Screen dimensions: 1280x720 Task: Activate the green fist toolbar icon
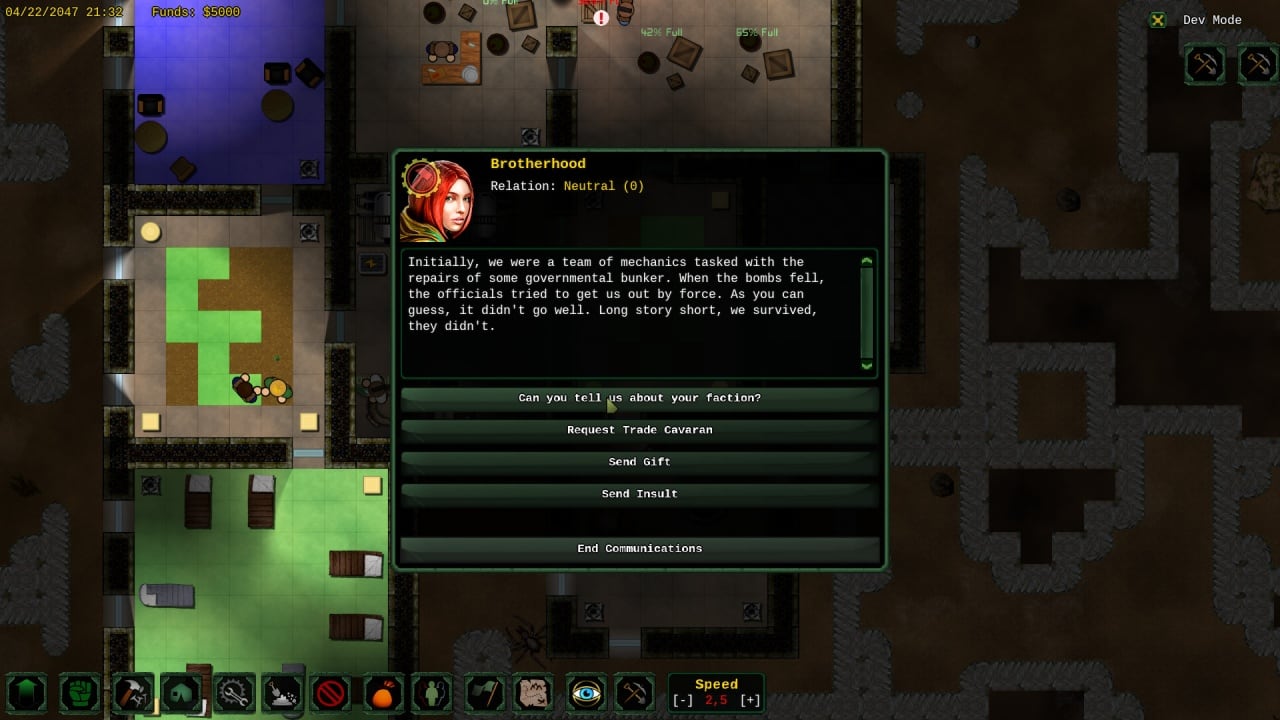tap(80, 693)
